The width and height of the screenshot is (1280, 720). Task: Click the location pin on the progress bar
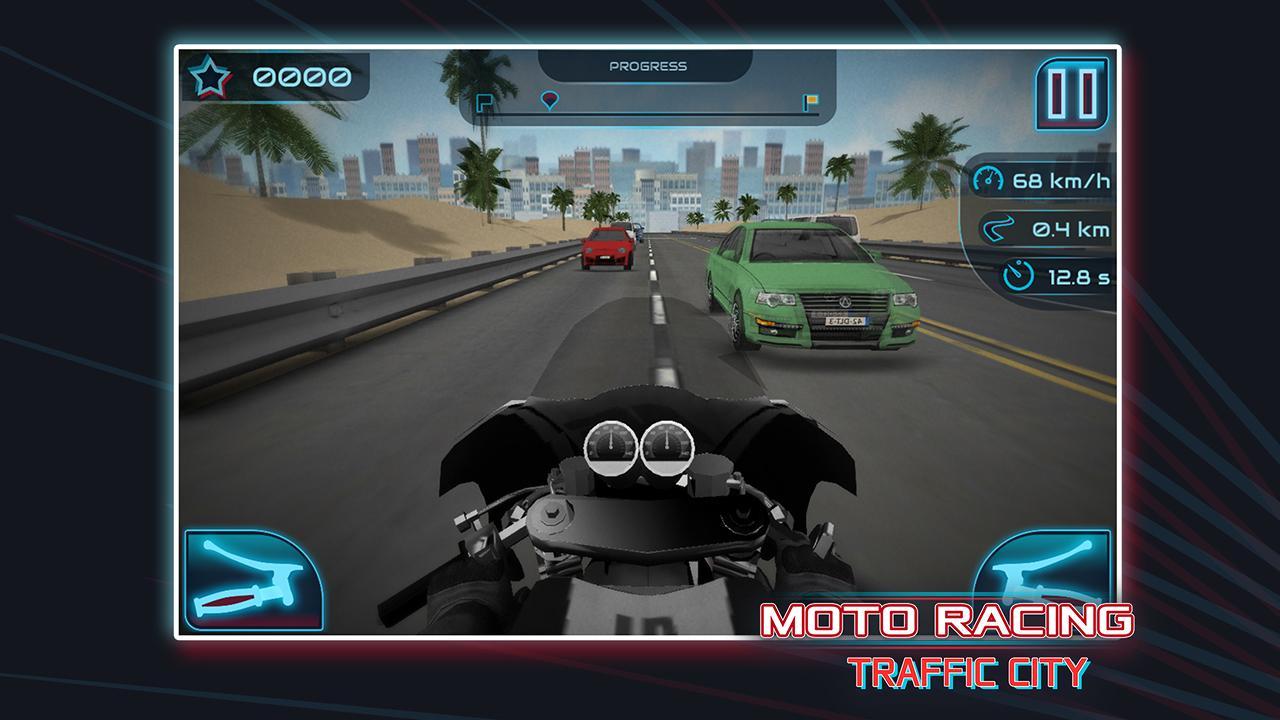tap(550, 101)
